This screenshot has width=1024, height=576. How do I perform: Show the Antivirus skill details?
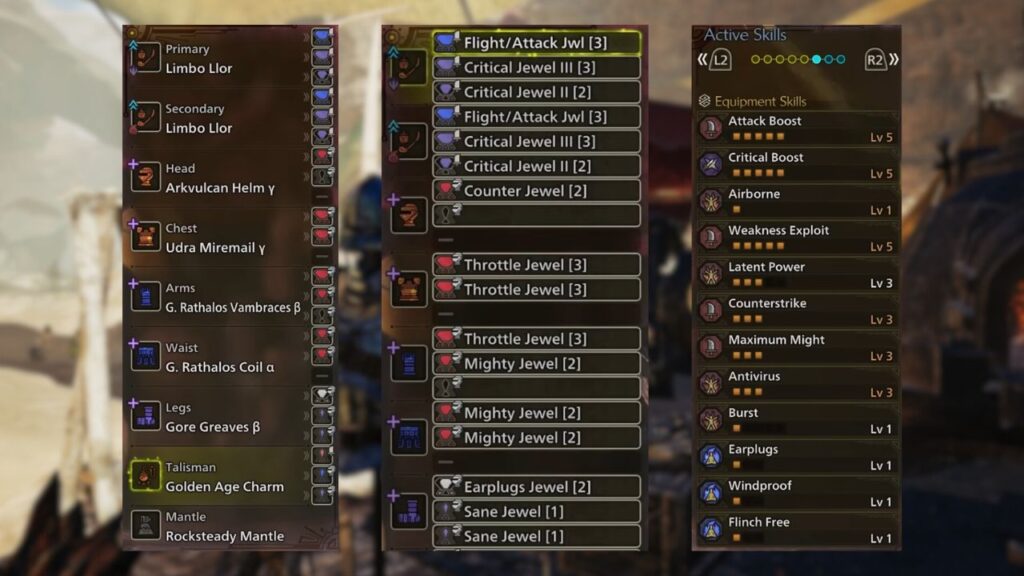pyautogui.click(x=797, y=384)
